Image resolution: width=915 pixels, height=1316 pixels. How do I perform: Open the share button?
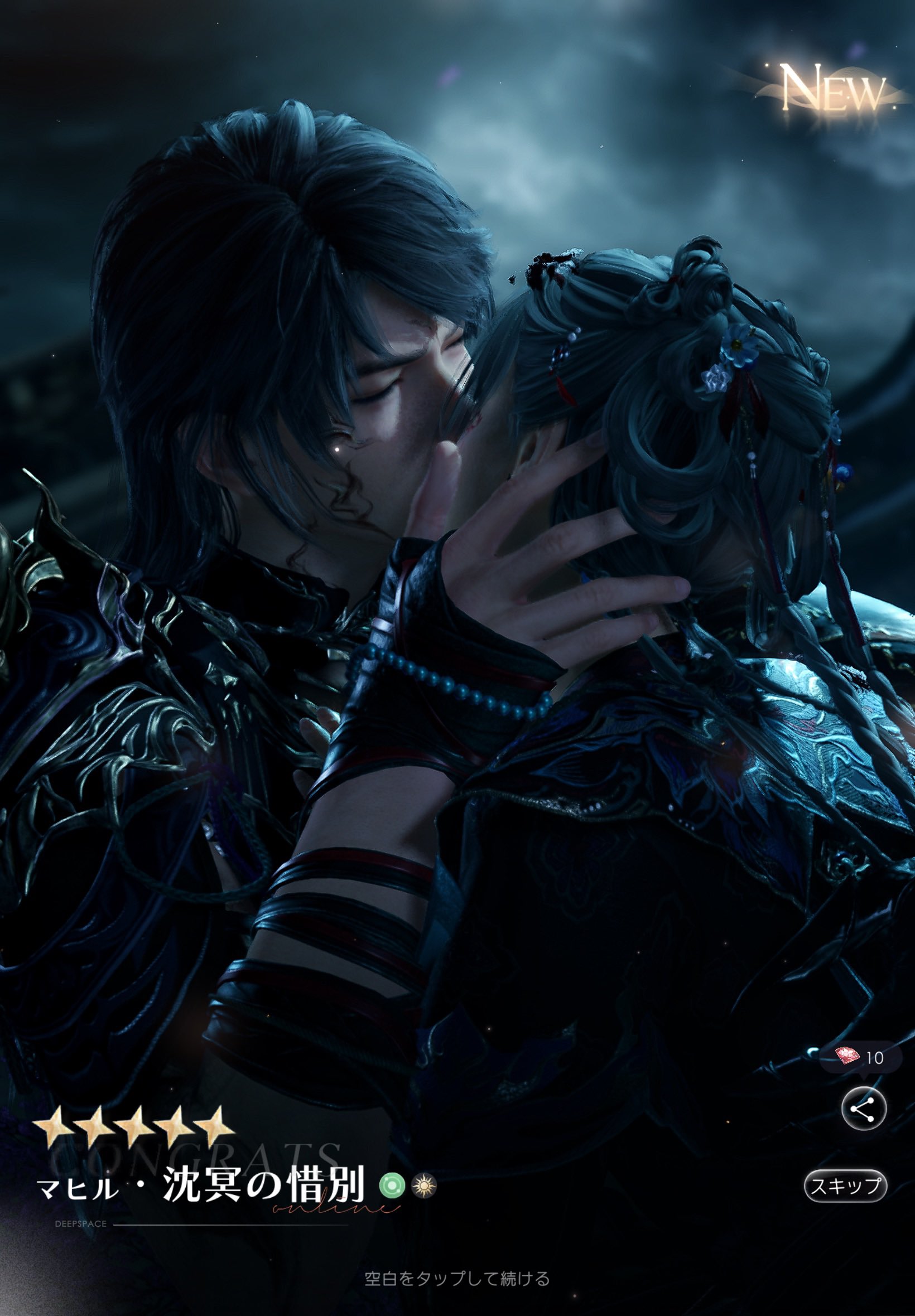point(864,1109)
